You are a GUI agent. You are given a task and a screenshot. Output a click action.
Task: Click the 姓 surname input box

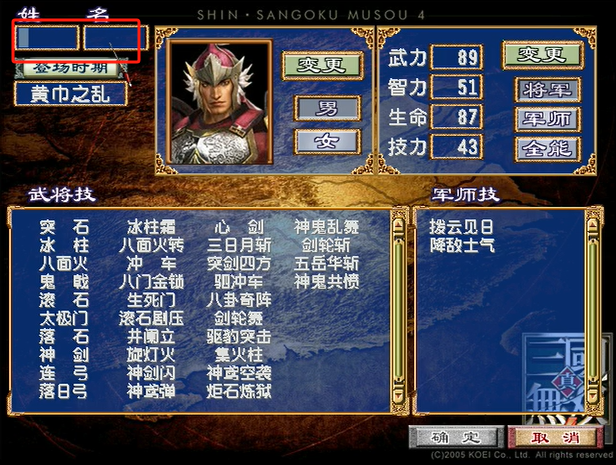(x=46, y=38)
